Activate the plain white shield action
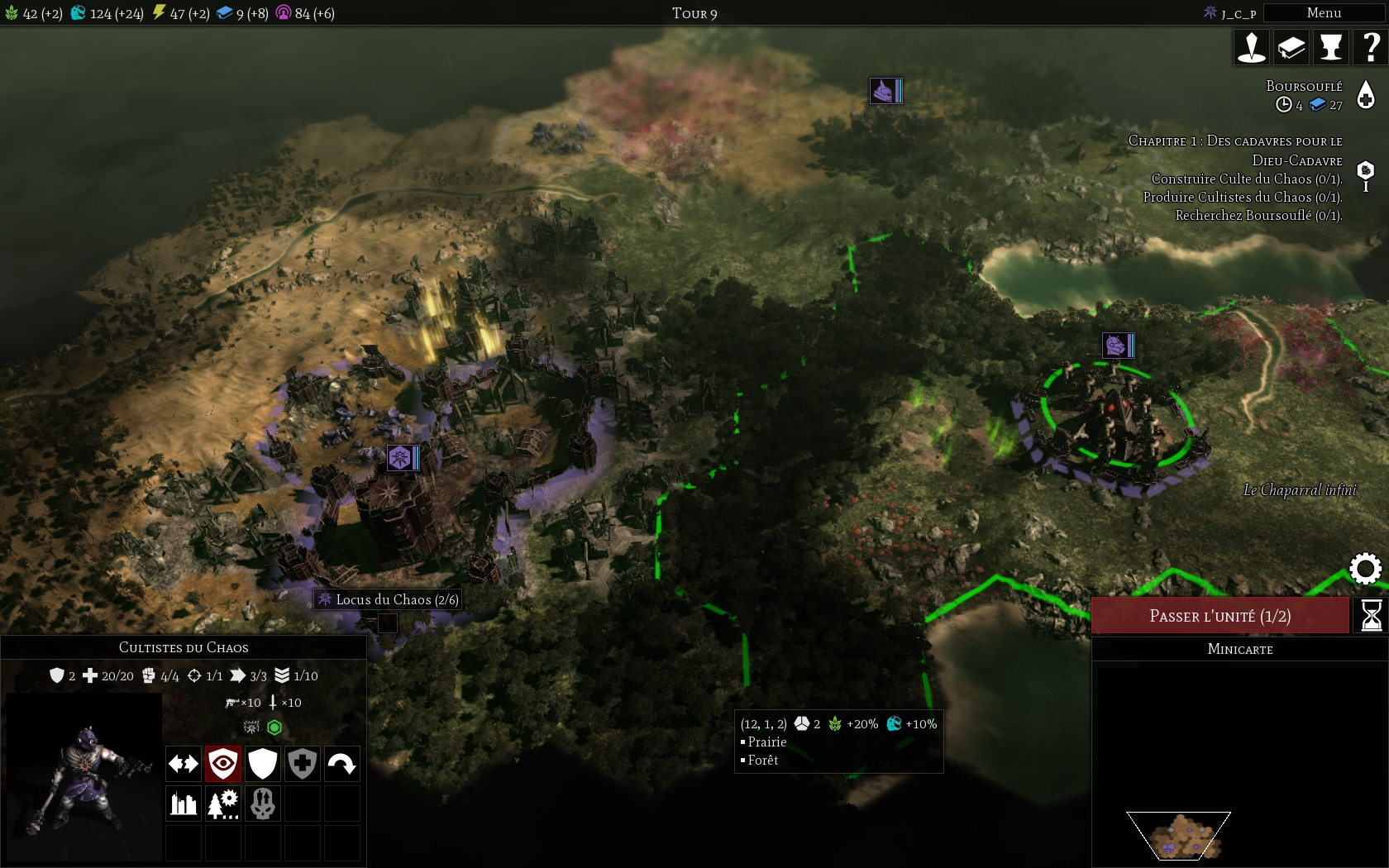 [x=263, y=764]
